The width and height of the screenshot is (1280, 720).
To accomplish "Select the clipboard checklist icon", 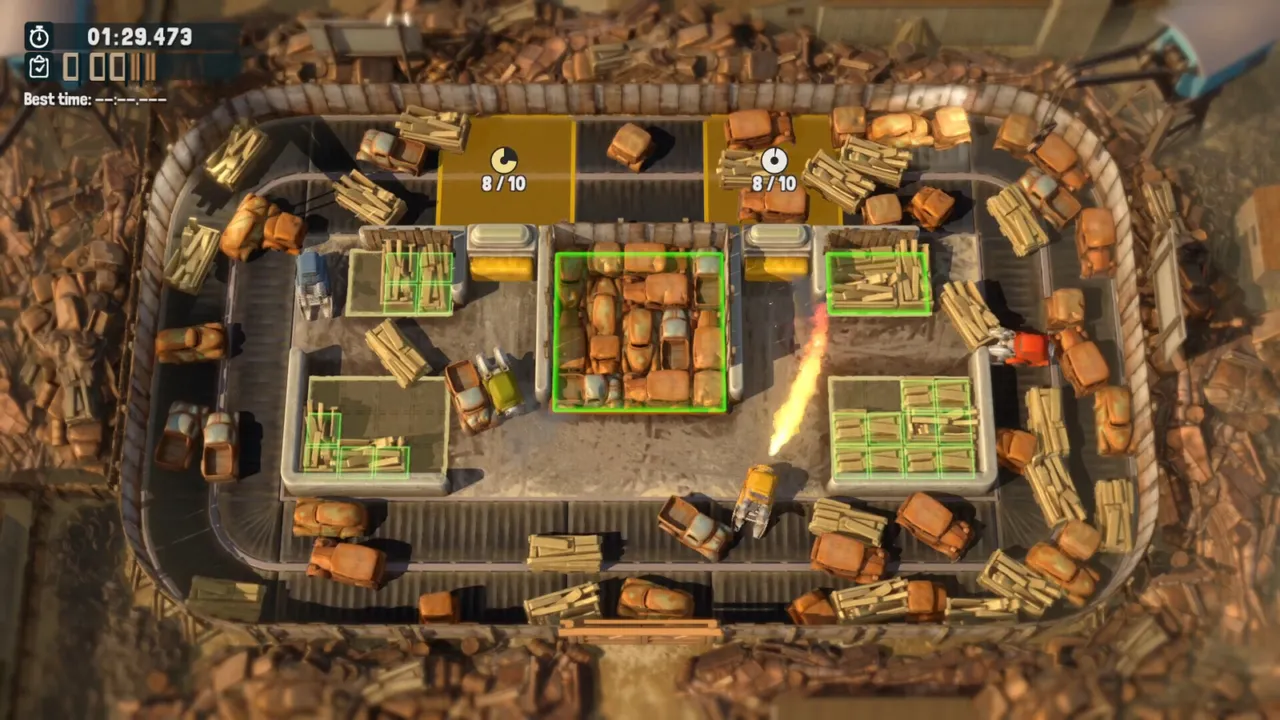I will [39, 67].
